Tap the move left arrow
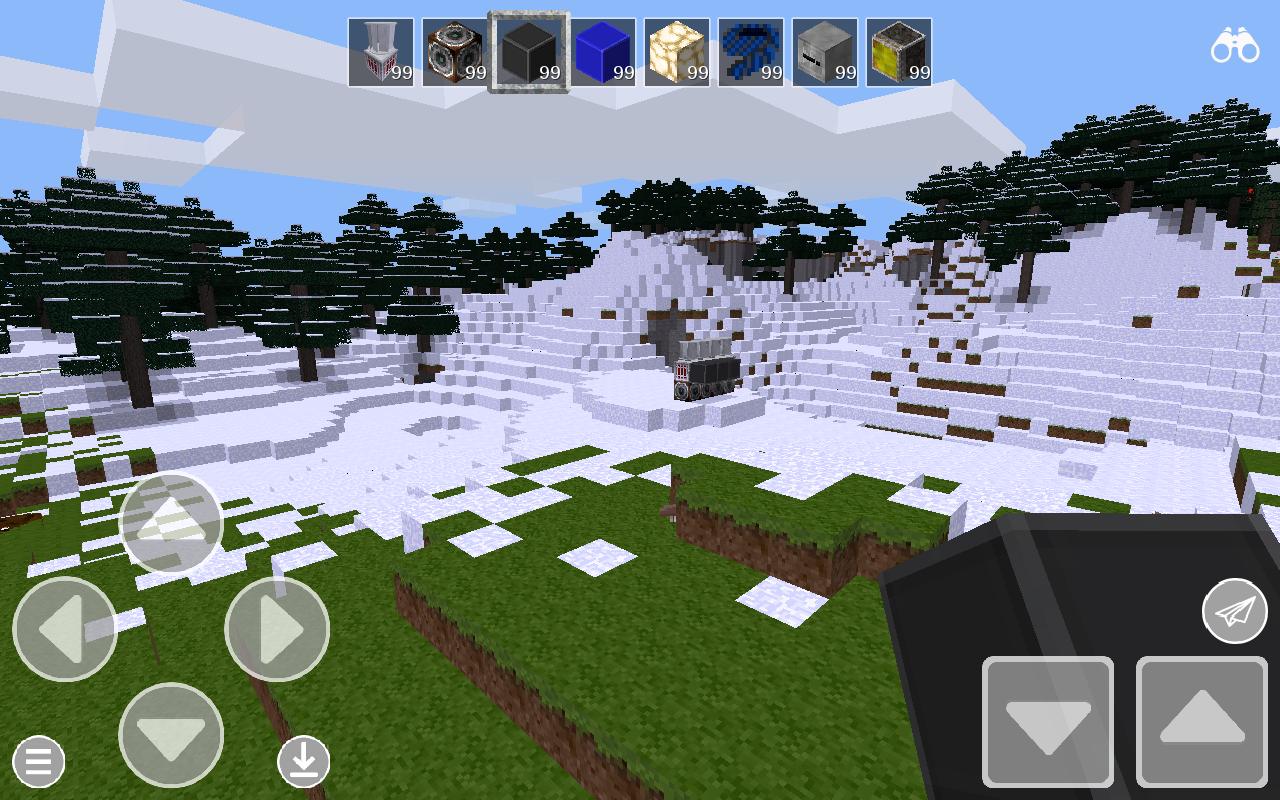Image resolution: width=1280 pixels, height=800 pixels. point(65,627)
